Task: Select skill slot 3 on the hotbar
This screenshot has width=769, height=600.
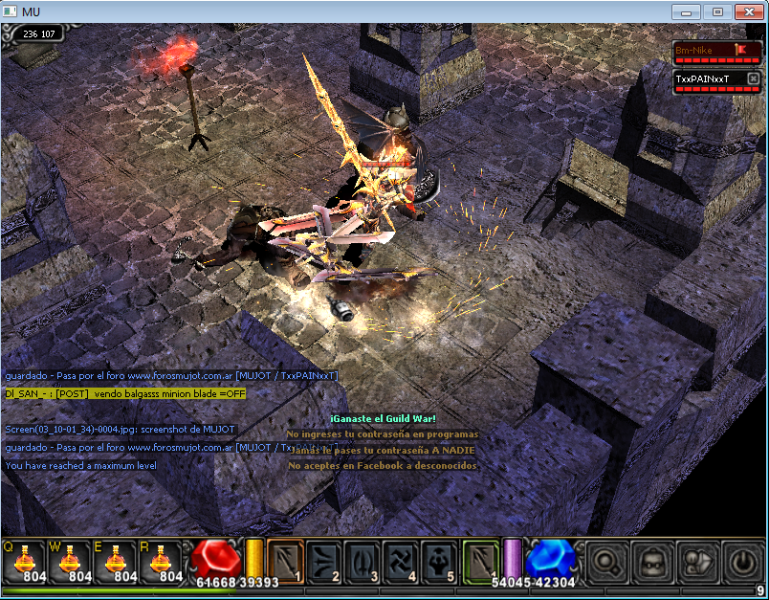Action: [x=363, y=561]
